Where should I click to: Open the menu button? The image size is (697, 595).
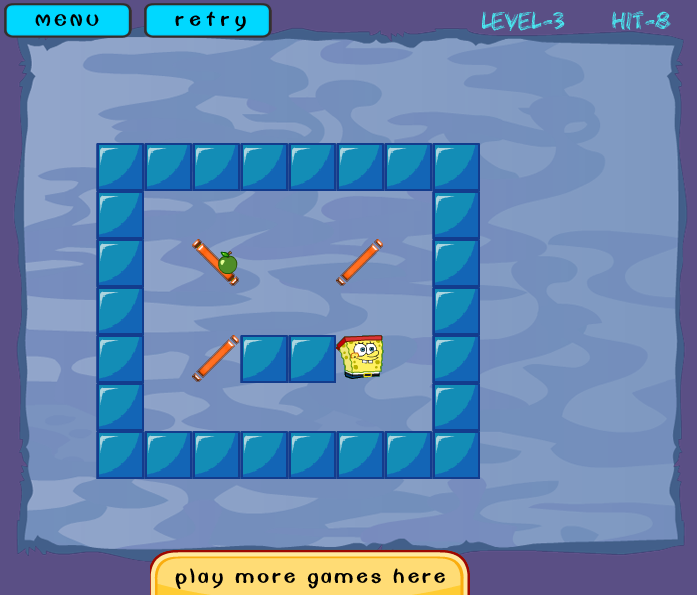[x=68, y=20]
